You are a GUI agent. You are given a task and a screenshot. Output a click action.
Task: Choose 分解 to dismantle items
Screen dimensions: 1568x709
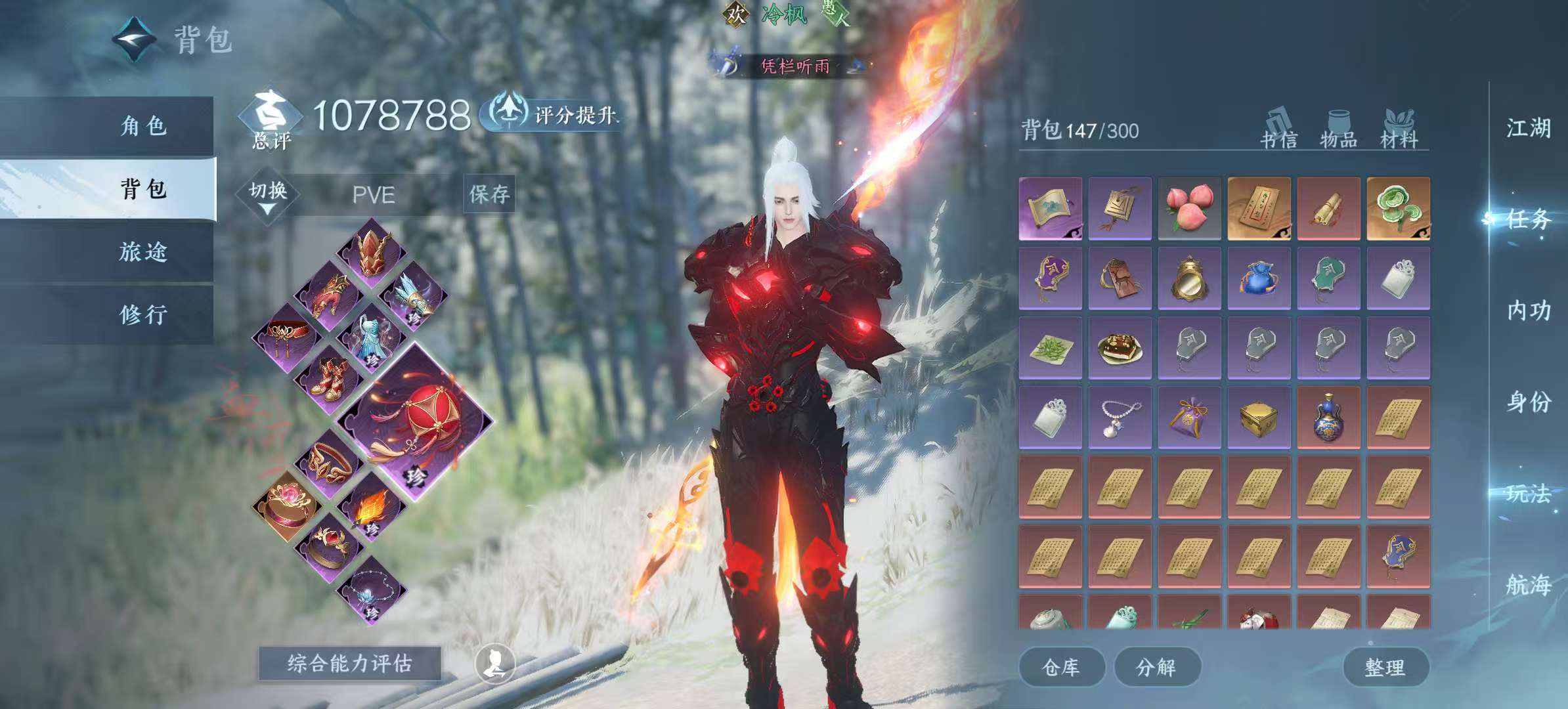(1157, 668)
